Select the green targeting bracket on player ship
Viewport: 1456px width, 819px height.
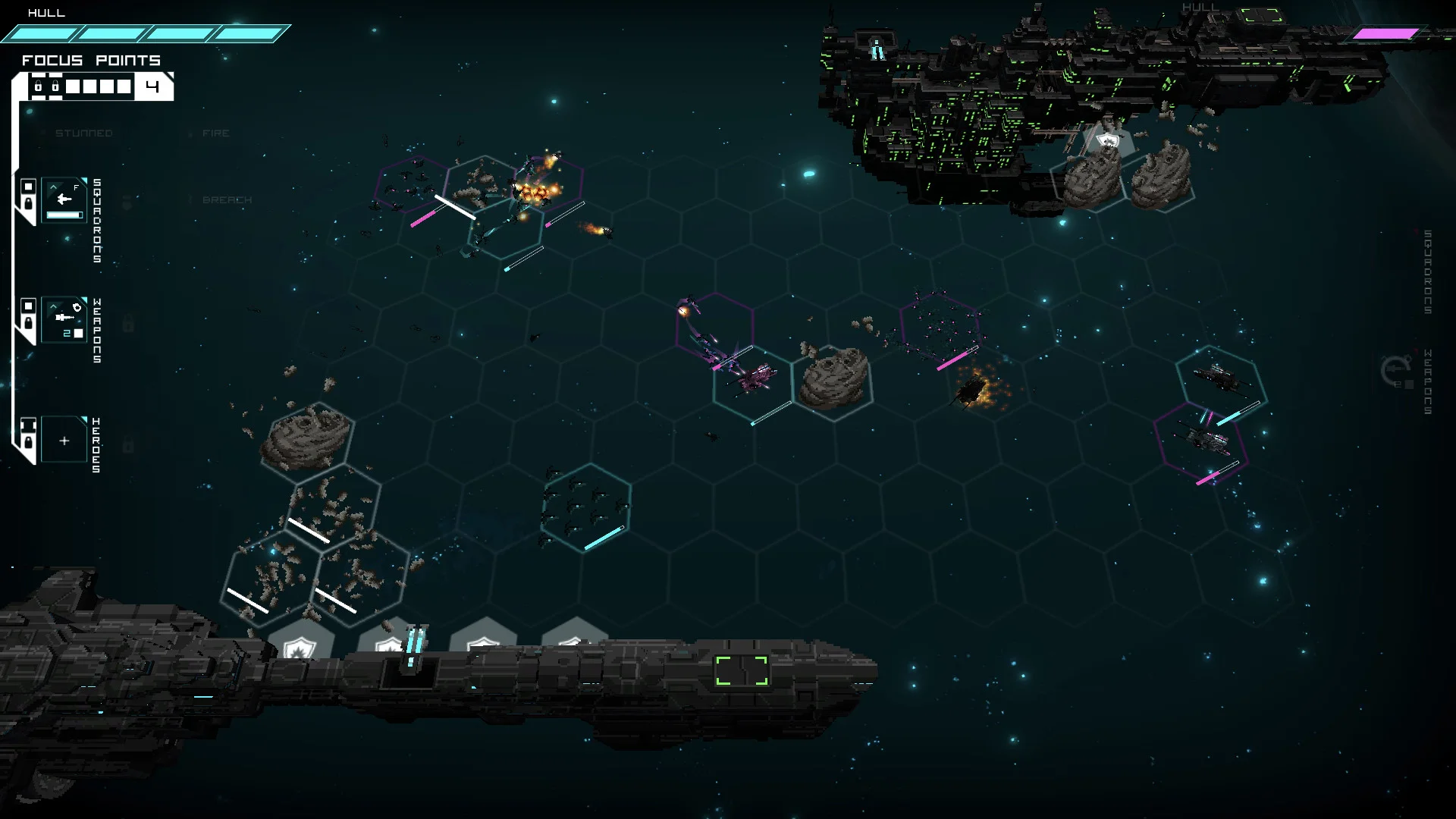click(742, 671)
